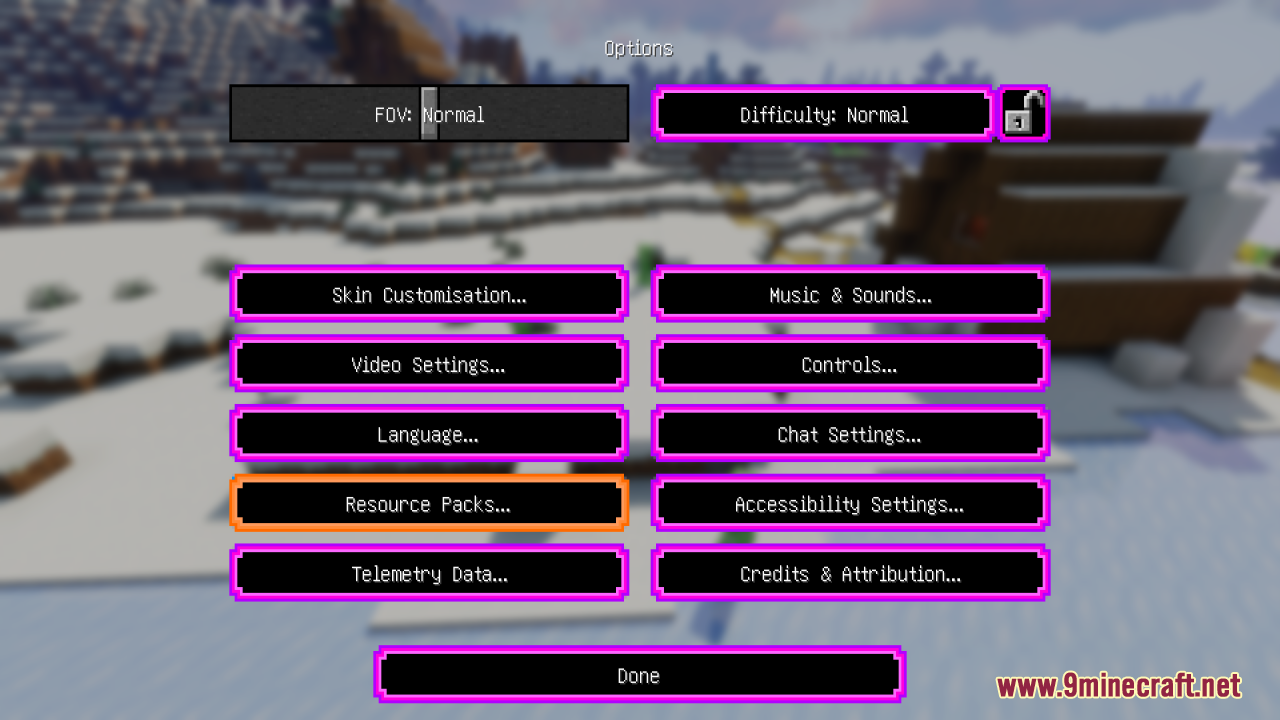
Task: Click the padlock icon to lock difficulty
Action: [1024, 113]
